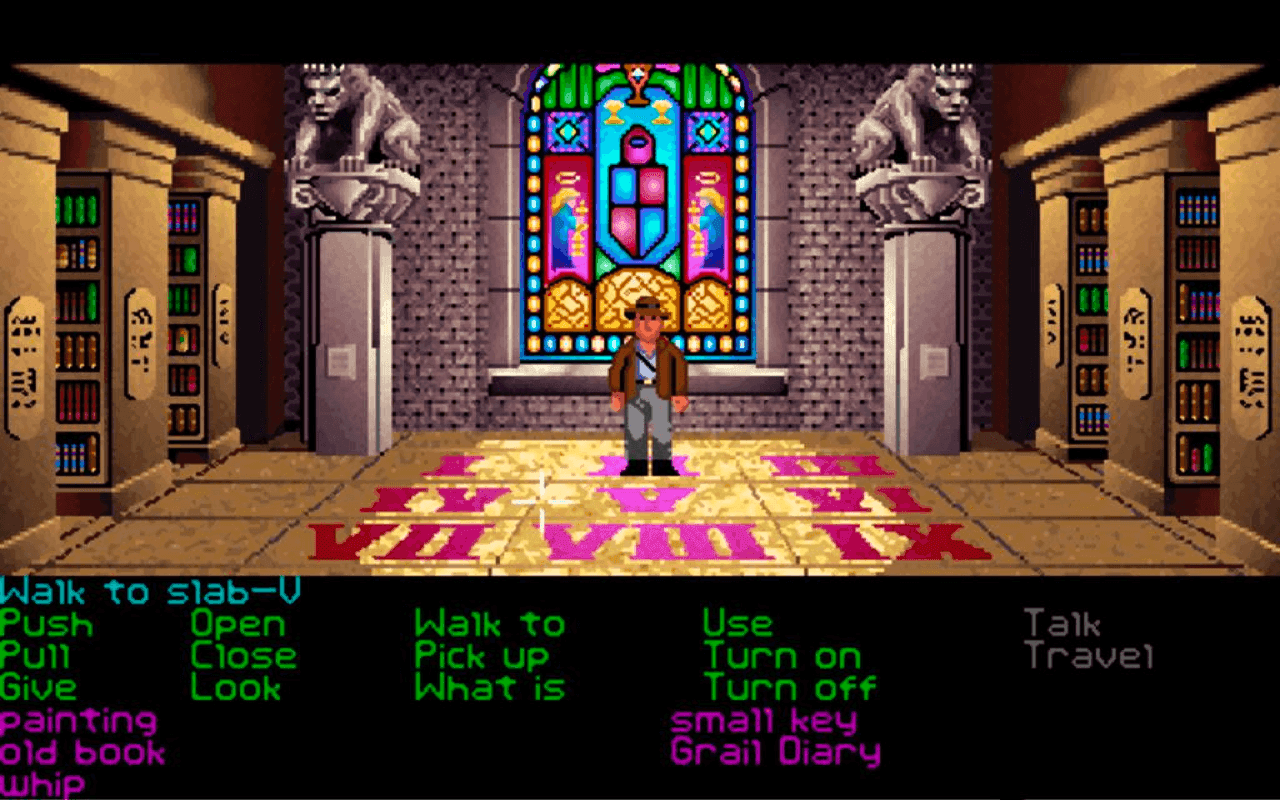1280x800 pixels.
Task: Click slab-V on the tiled floor
Action: 647,498
